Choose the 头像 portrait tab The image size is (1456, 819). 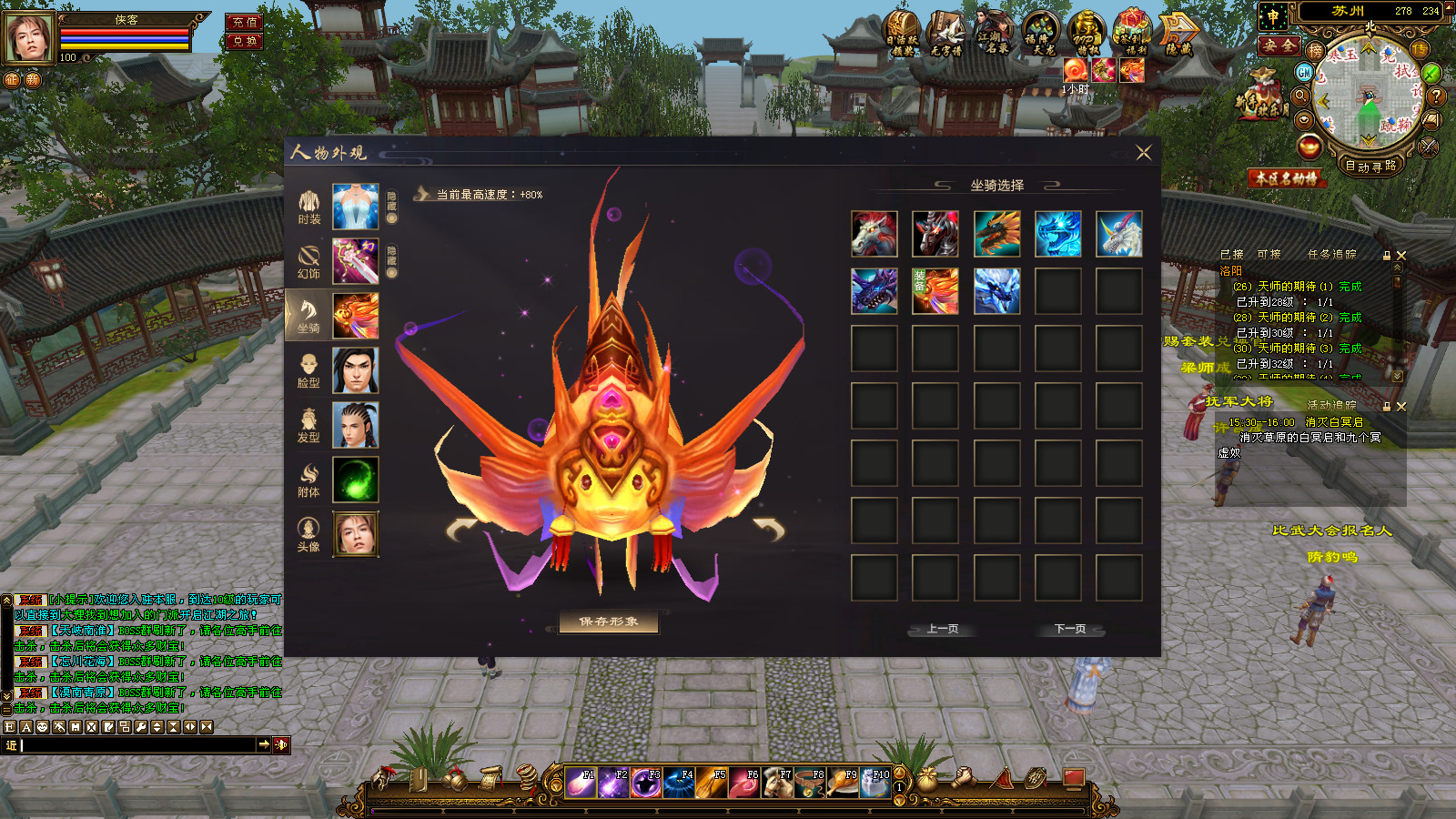(x=309, y=535)
